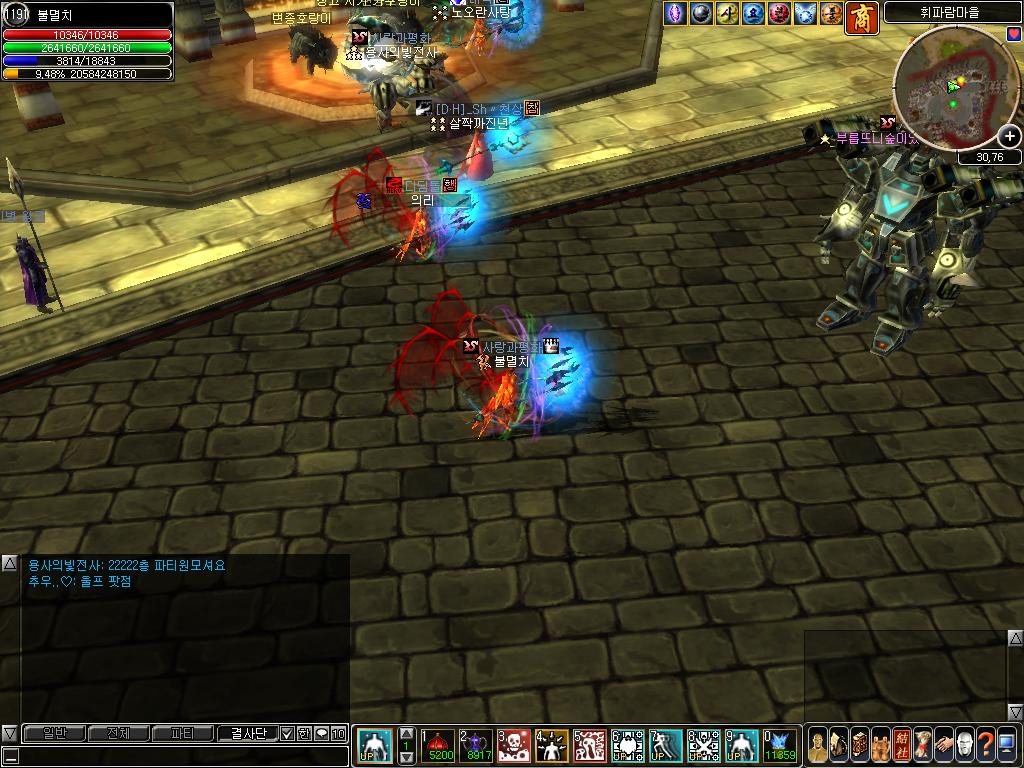Use the red potion in slot 1
Viewport: 1024px width, 768px height.
[x=438, y=746]
